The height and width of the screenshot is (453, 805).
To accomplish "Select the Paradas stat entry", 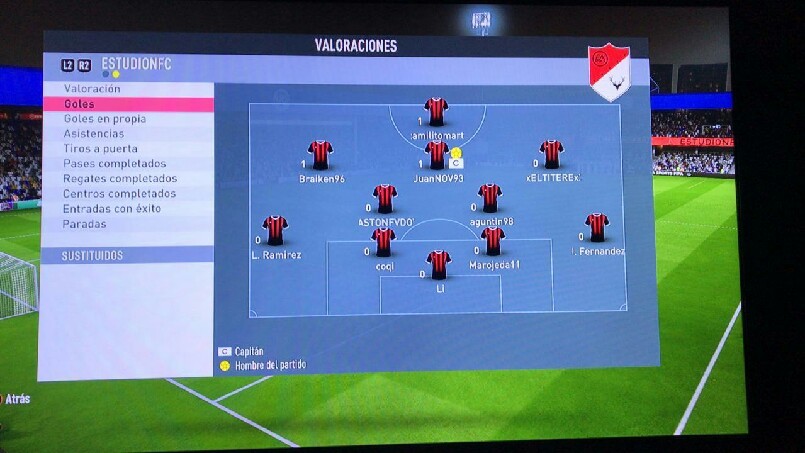I will (x=84, y=224).
